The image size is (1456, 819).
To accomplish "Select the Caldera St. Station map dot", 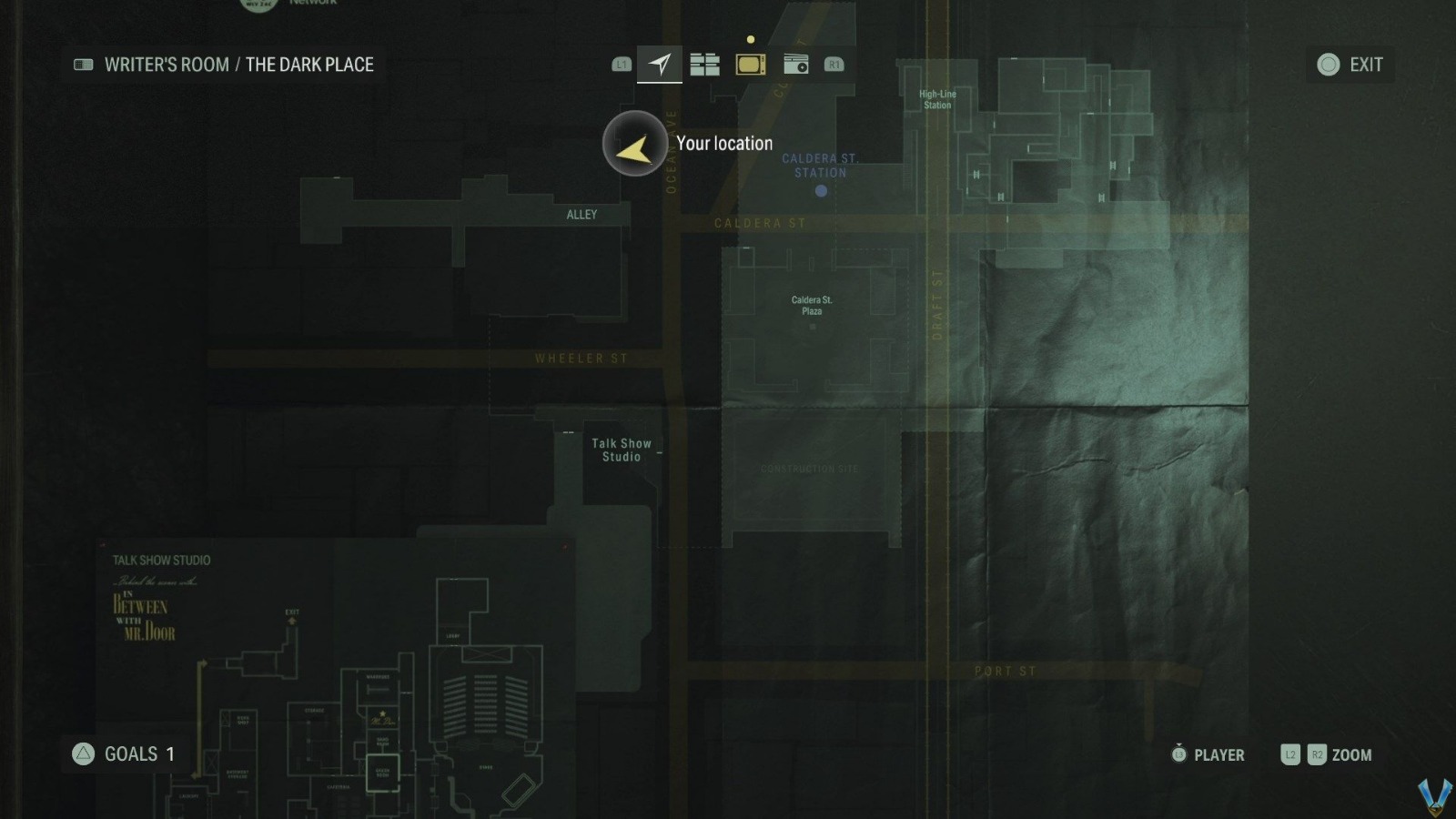I will tap(820, 190).
